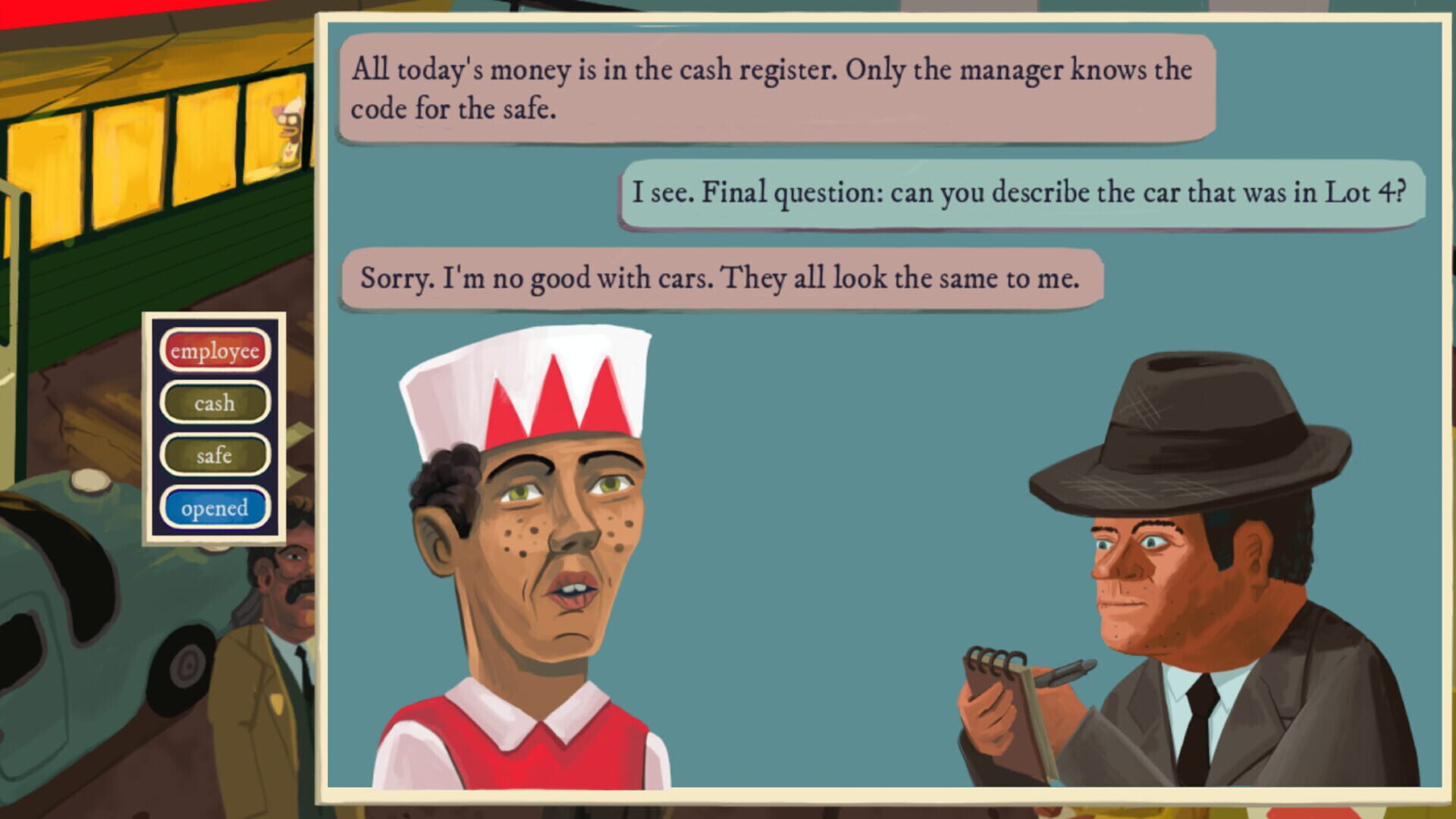This screenshot has width=1456, height=819.
Task: Click the 'safe' keyword in the word list
Action: (215, 455)
